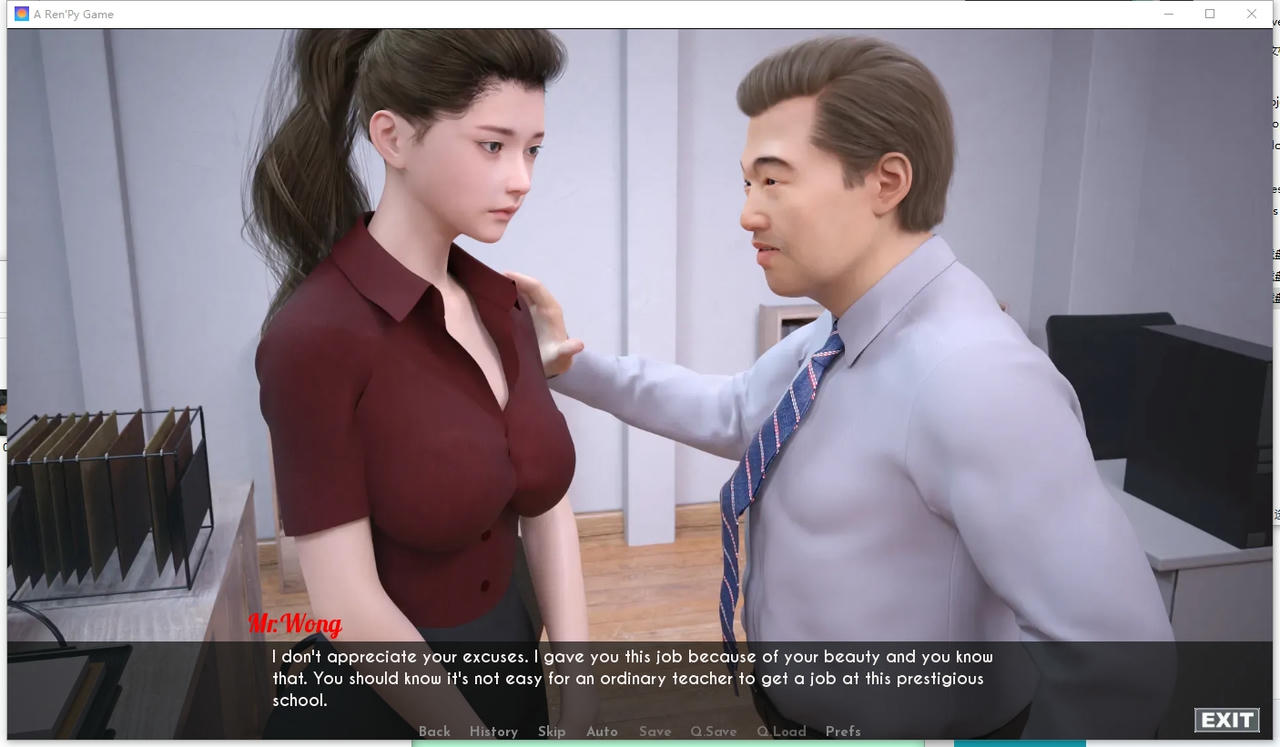This screenshot has width=1280, height=747.
Task: Maximize the Ren'Py game window
Action: tap(1210, 14)
